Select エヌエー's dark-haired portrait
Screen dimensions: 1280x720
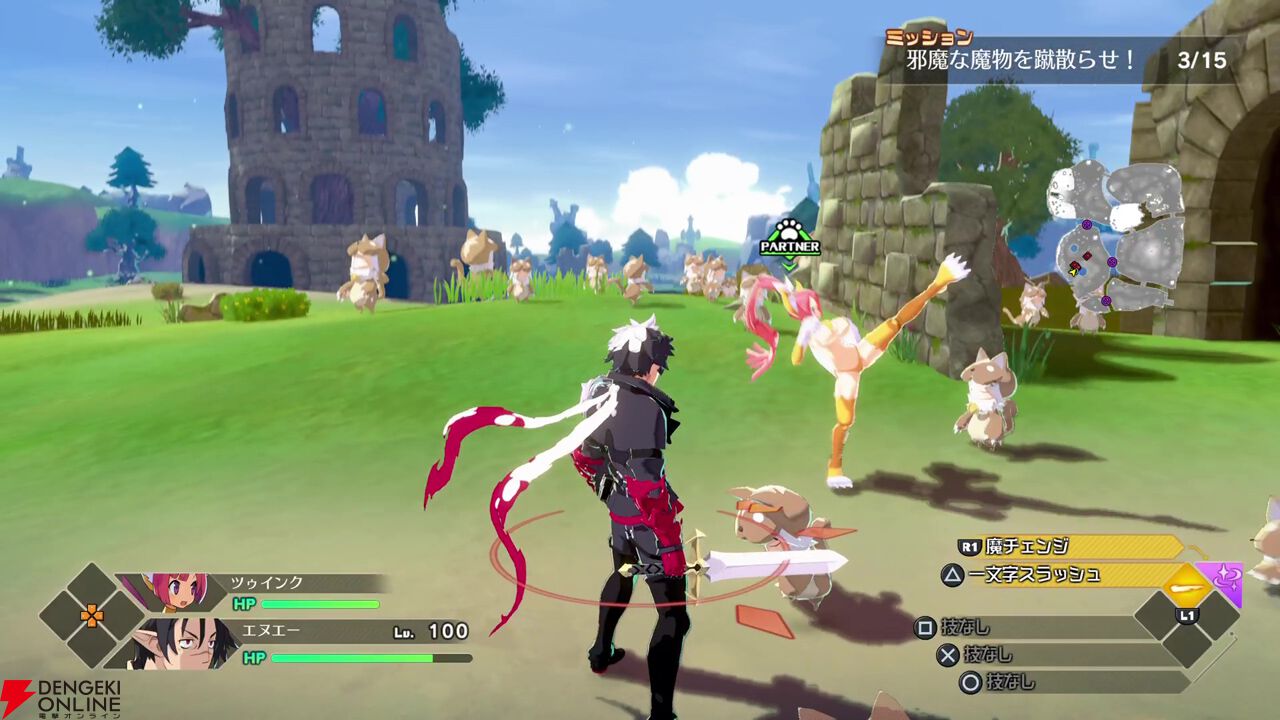point(178,642)
